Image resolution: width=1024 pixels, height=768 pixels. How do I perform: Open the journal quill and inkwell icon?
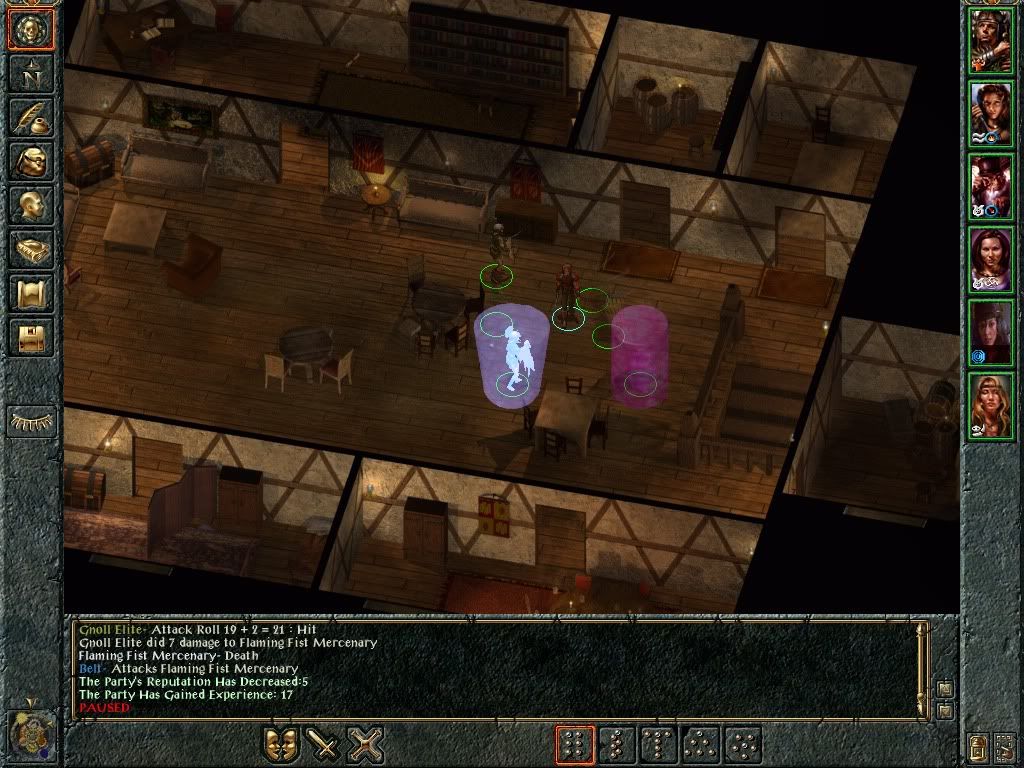click(31, 116)
